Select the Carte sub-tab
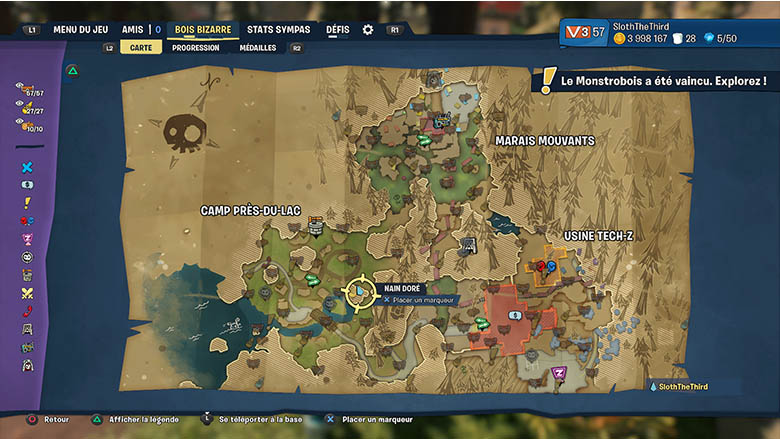780x439 pixels. [x=140, y=47]
